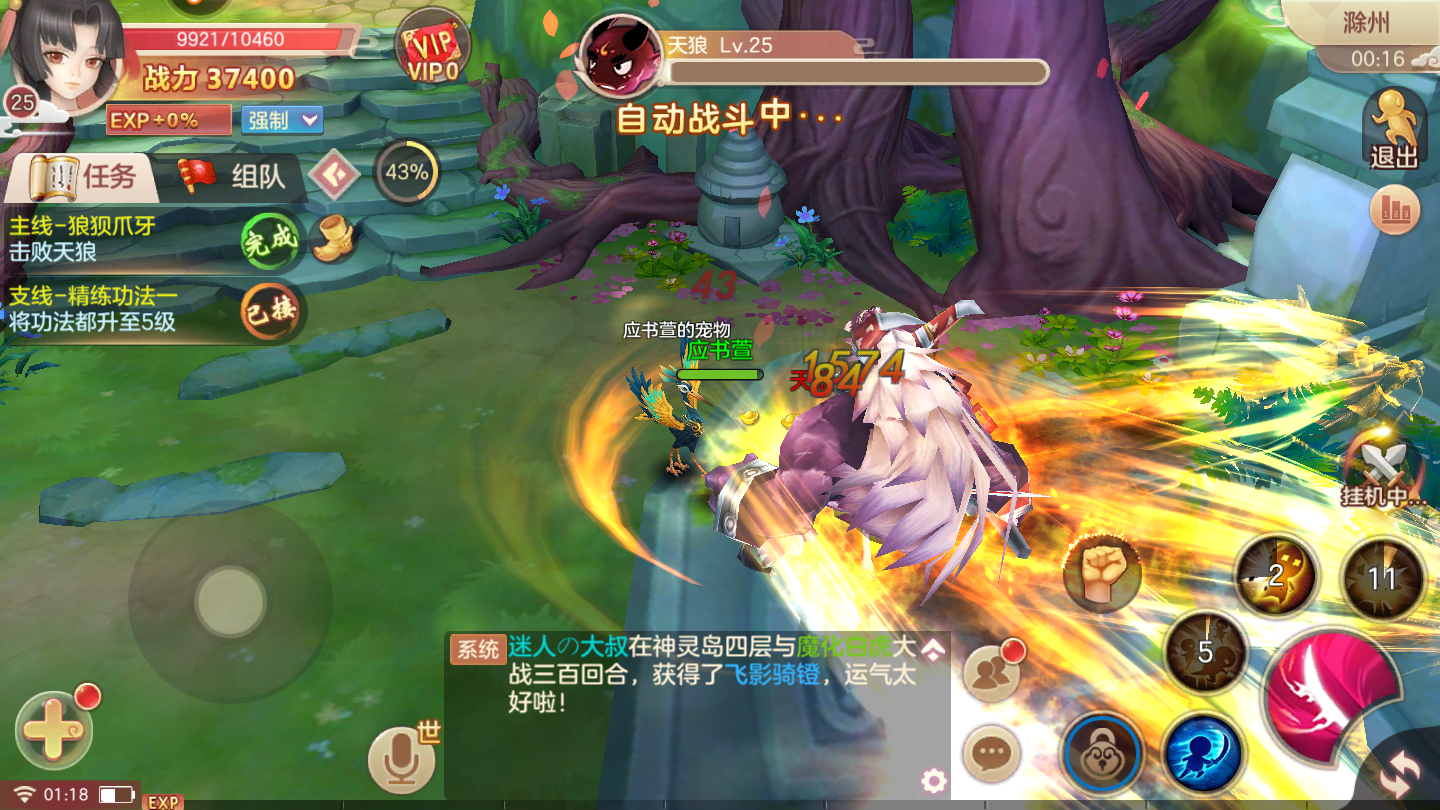Viewport: 1440px width, 810px height.
Task: Switch to the 任务 quest tab
Action: pyautogui.click(x=90, y=174)
